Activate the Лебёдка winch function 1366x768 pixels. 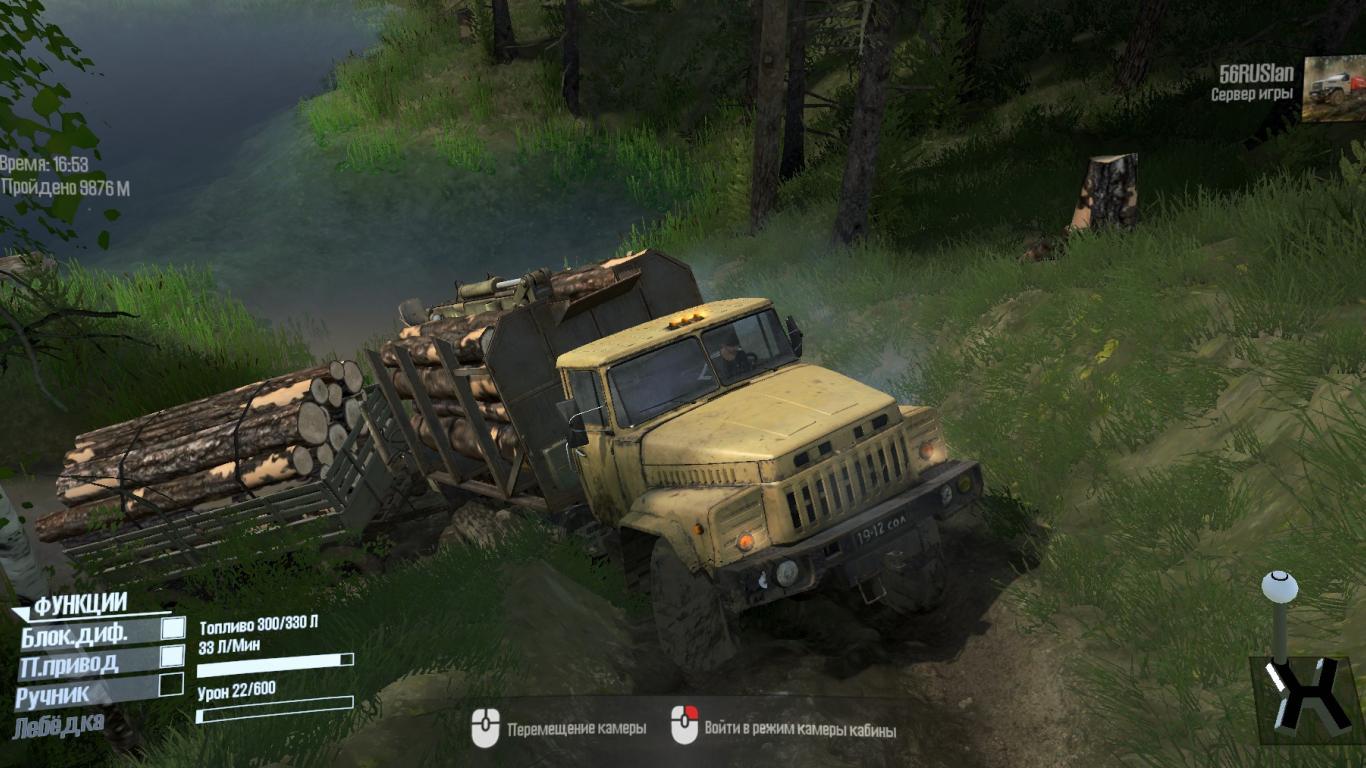pos(58,724)
